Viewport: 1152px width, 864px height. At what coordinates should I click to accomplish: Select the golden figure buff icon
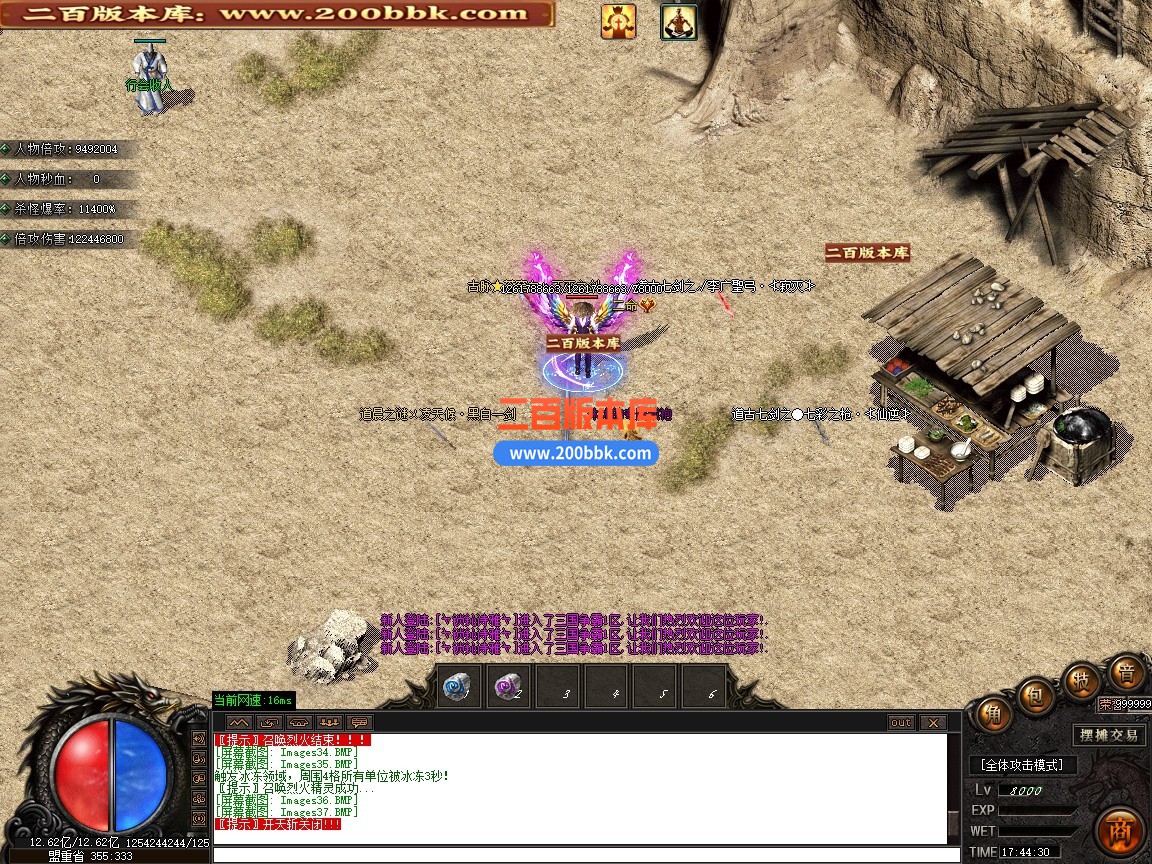618,21
